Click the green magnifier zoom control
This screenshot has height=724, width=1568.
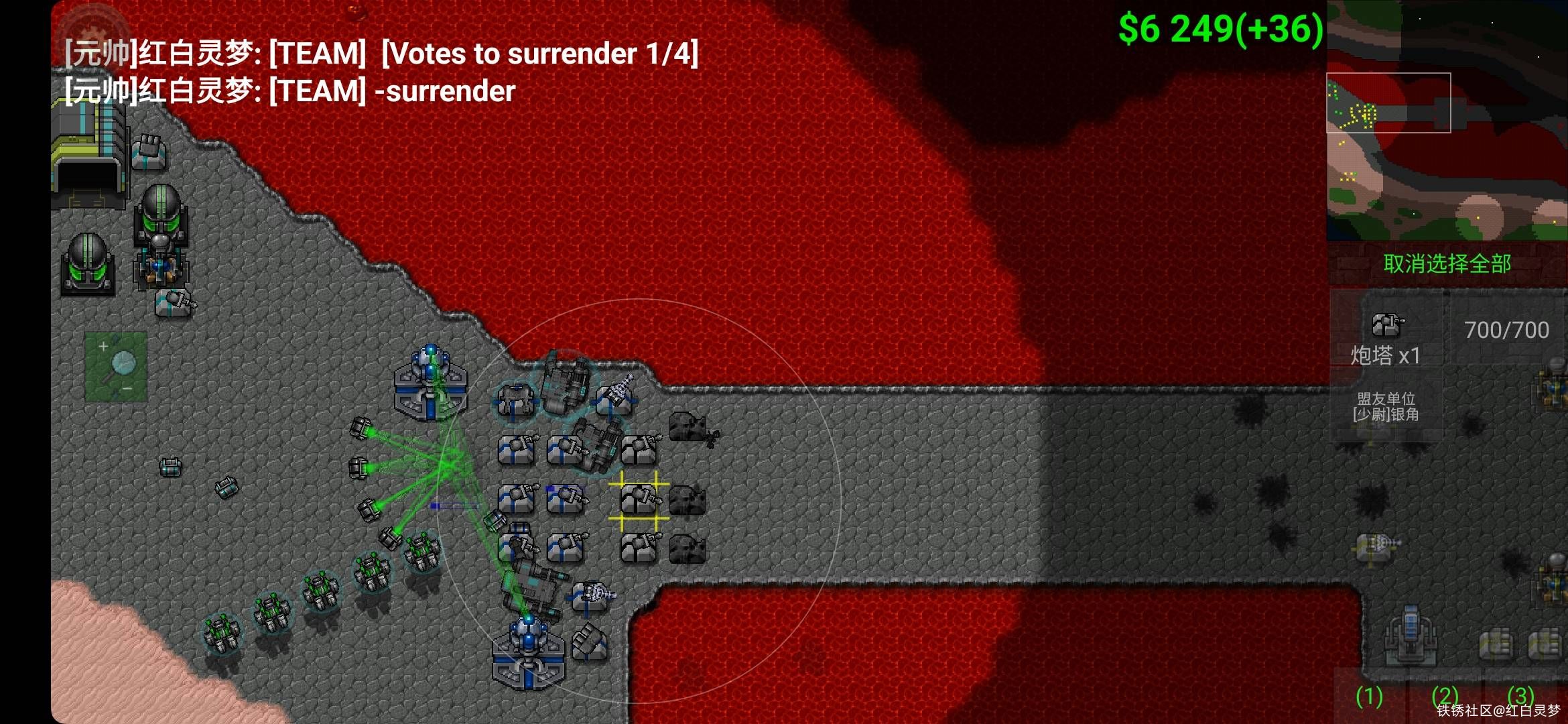tap(116, 366)
